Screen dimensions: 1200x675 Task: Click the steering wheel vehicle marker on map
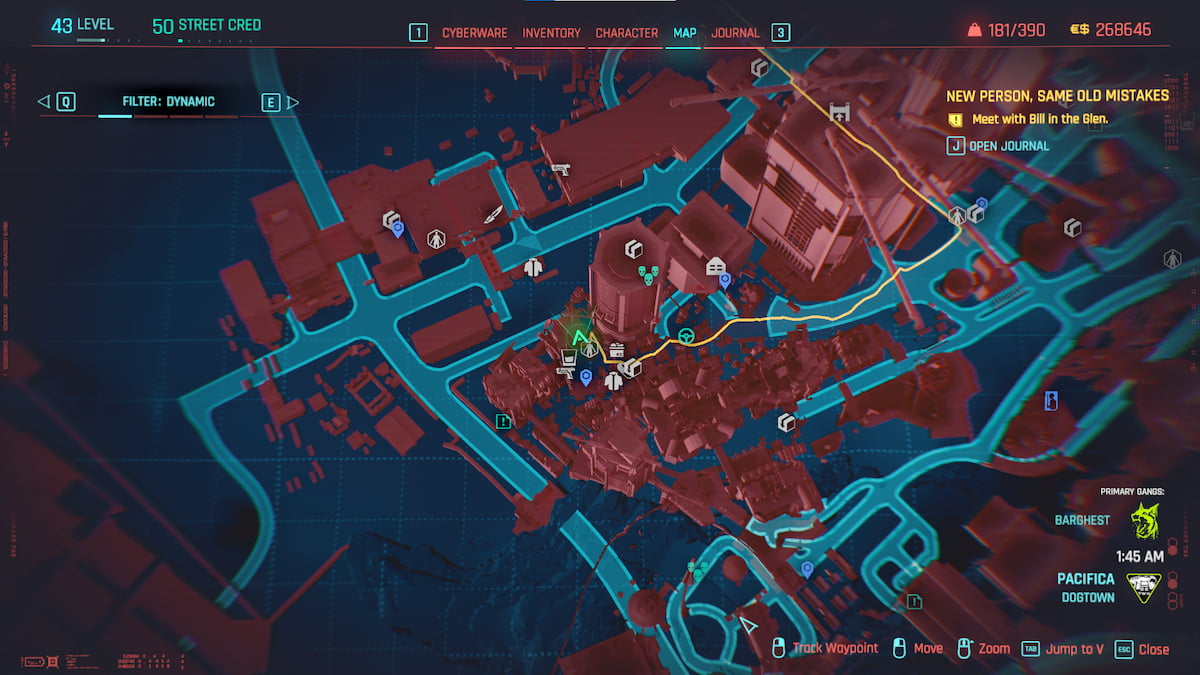(687, 335)
